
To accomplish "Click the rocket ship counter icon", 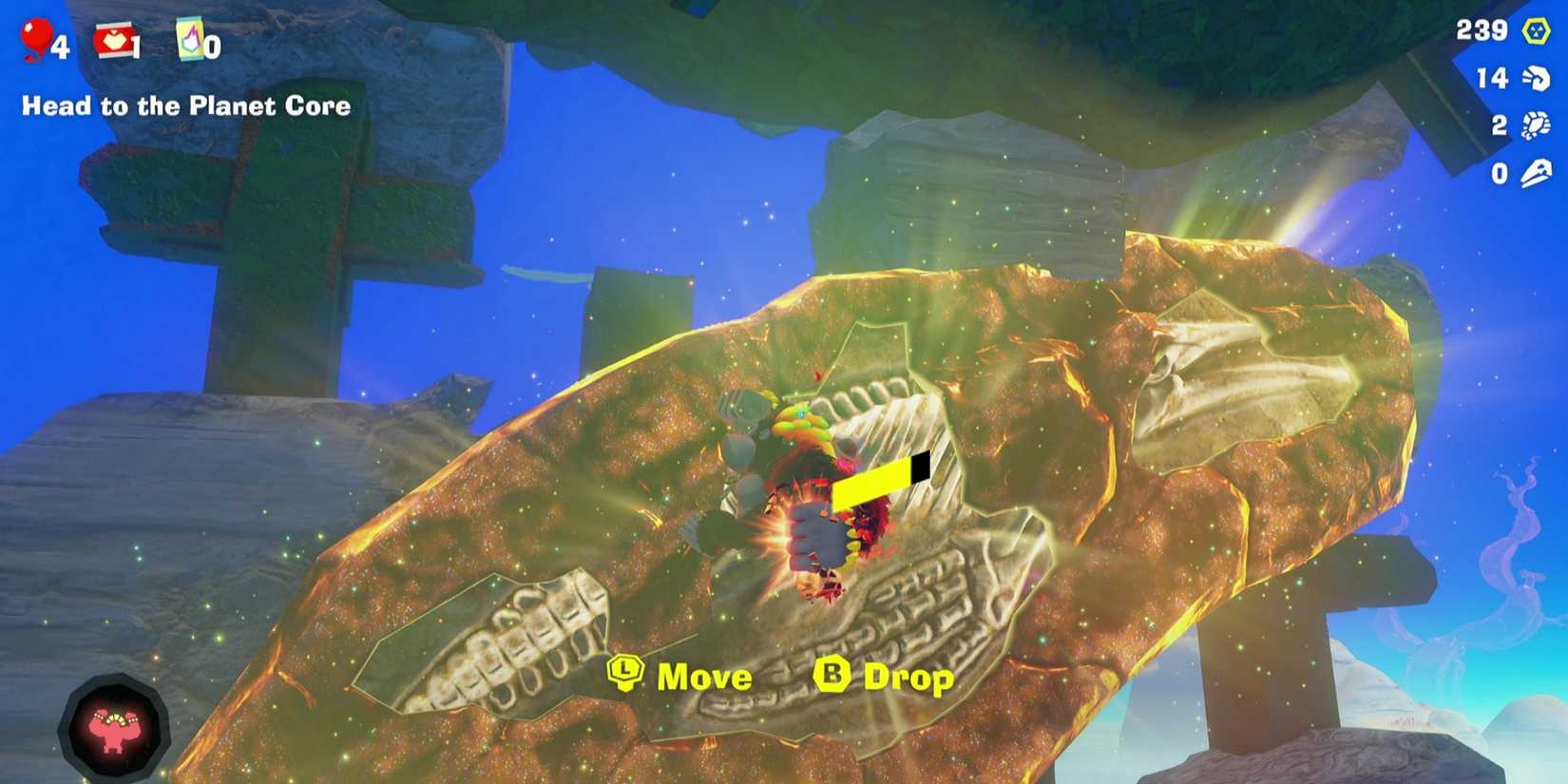I will [x=1535, y=172].
